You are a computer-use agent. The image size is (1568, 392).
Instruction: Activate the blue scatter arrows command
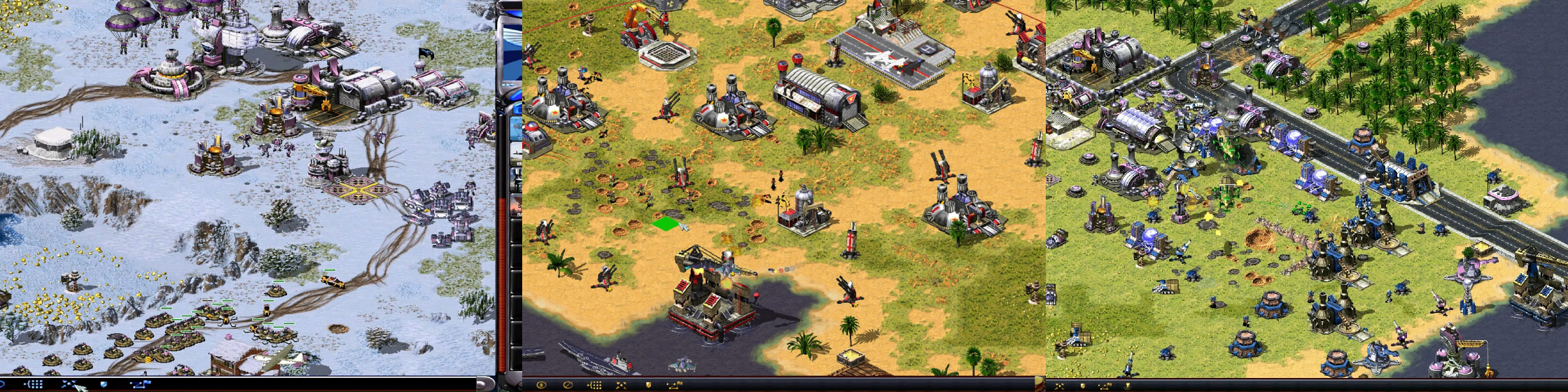(x=69, y=384)
